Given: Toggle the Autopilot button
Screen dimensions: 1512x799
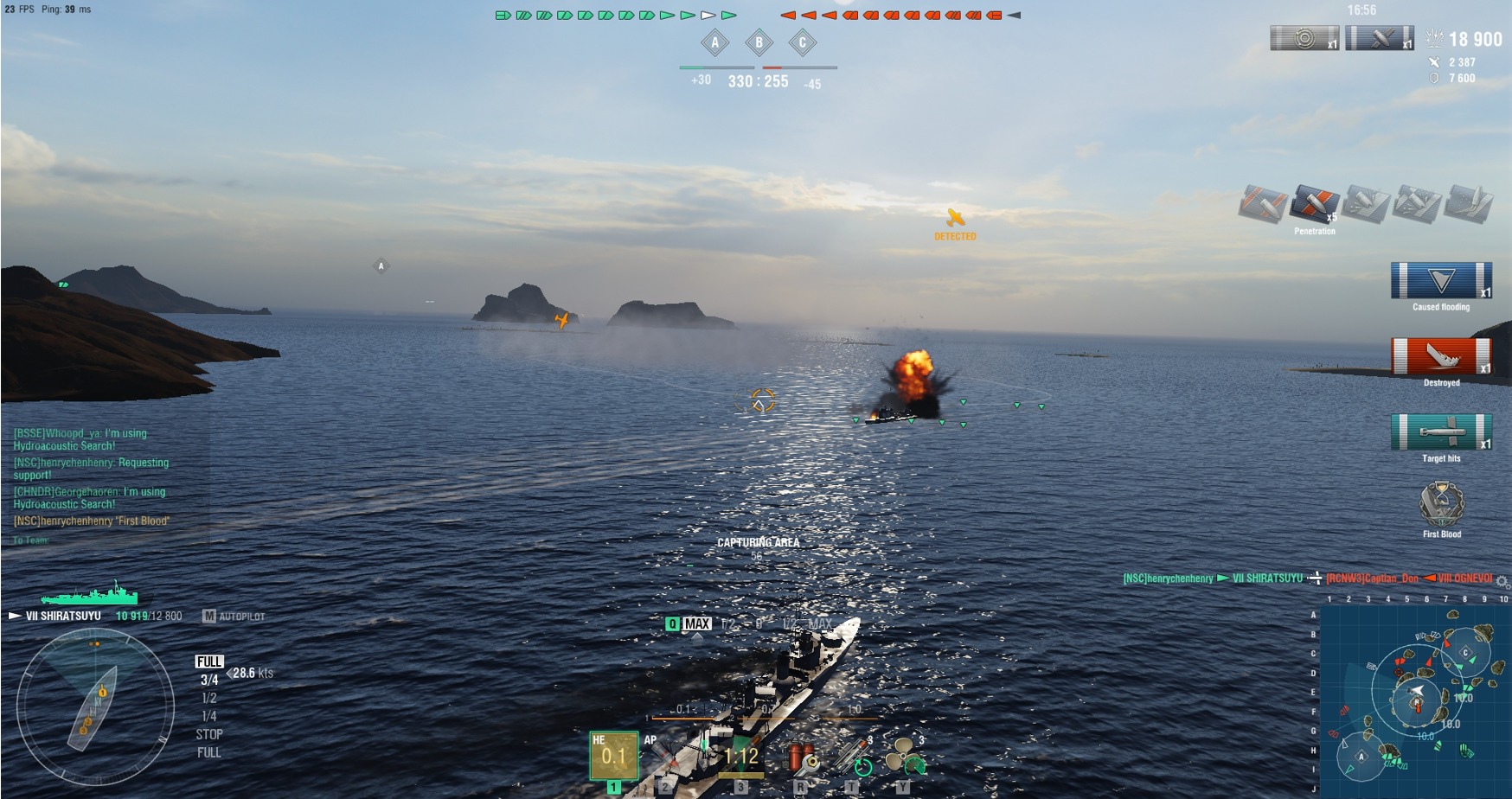Looking at the screenshot, I should 234,617.
